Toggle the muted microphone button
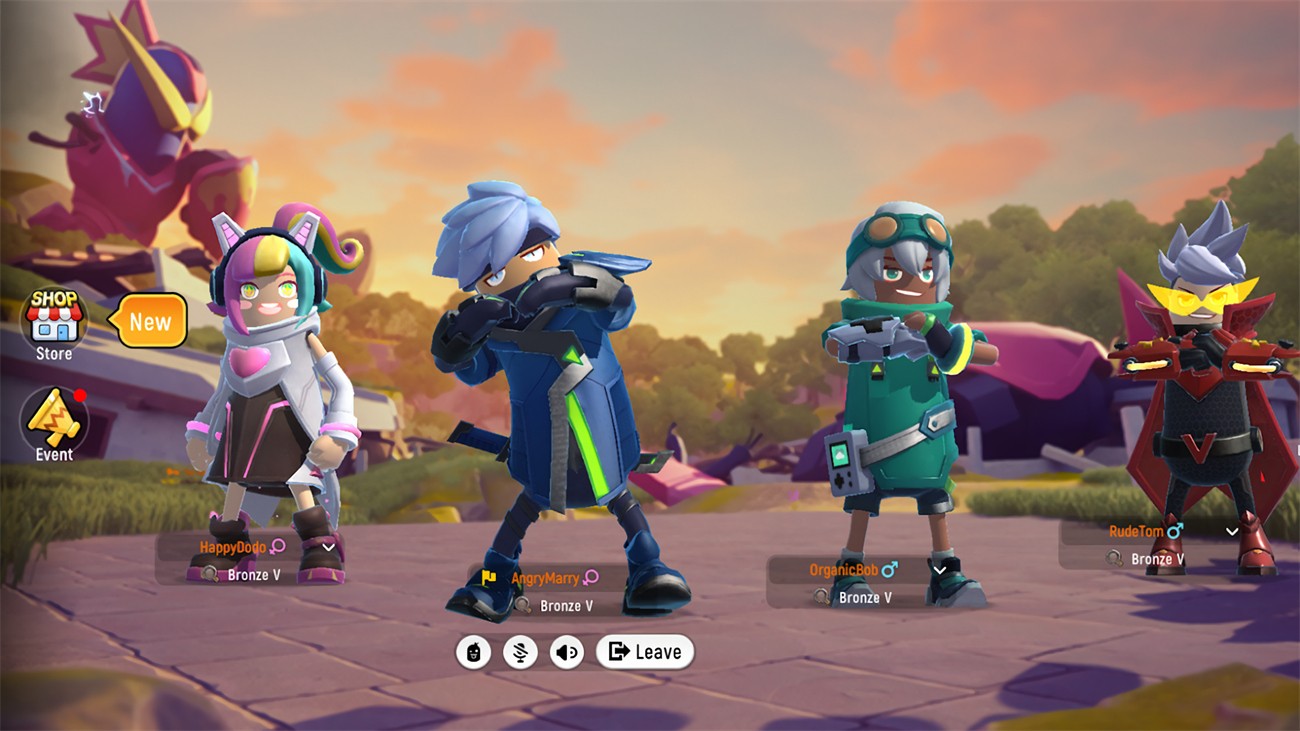1300x731 pixels. tap(520, 653)
